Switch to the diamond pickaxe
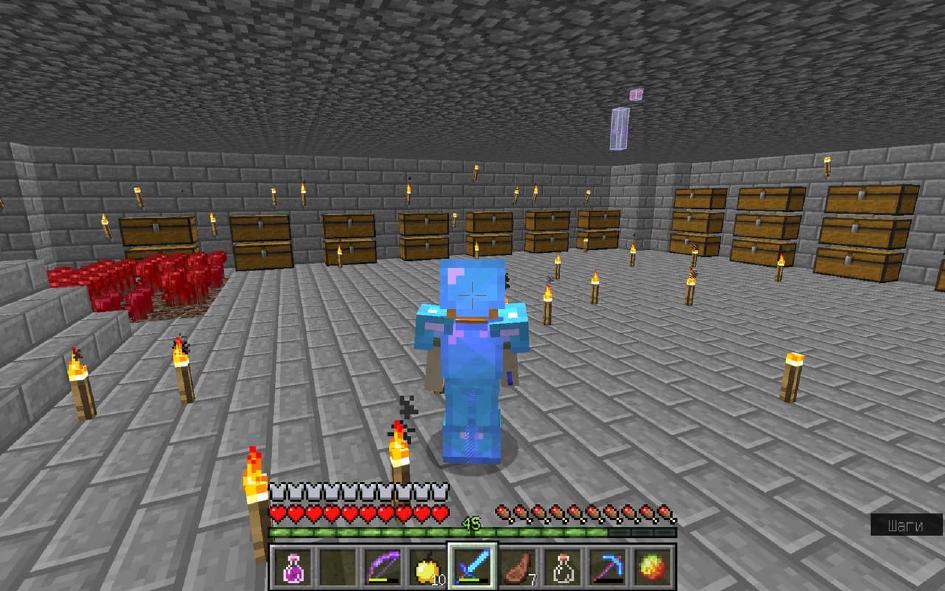This screenshot has width=945, height=591. point(608,568)
